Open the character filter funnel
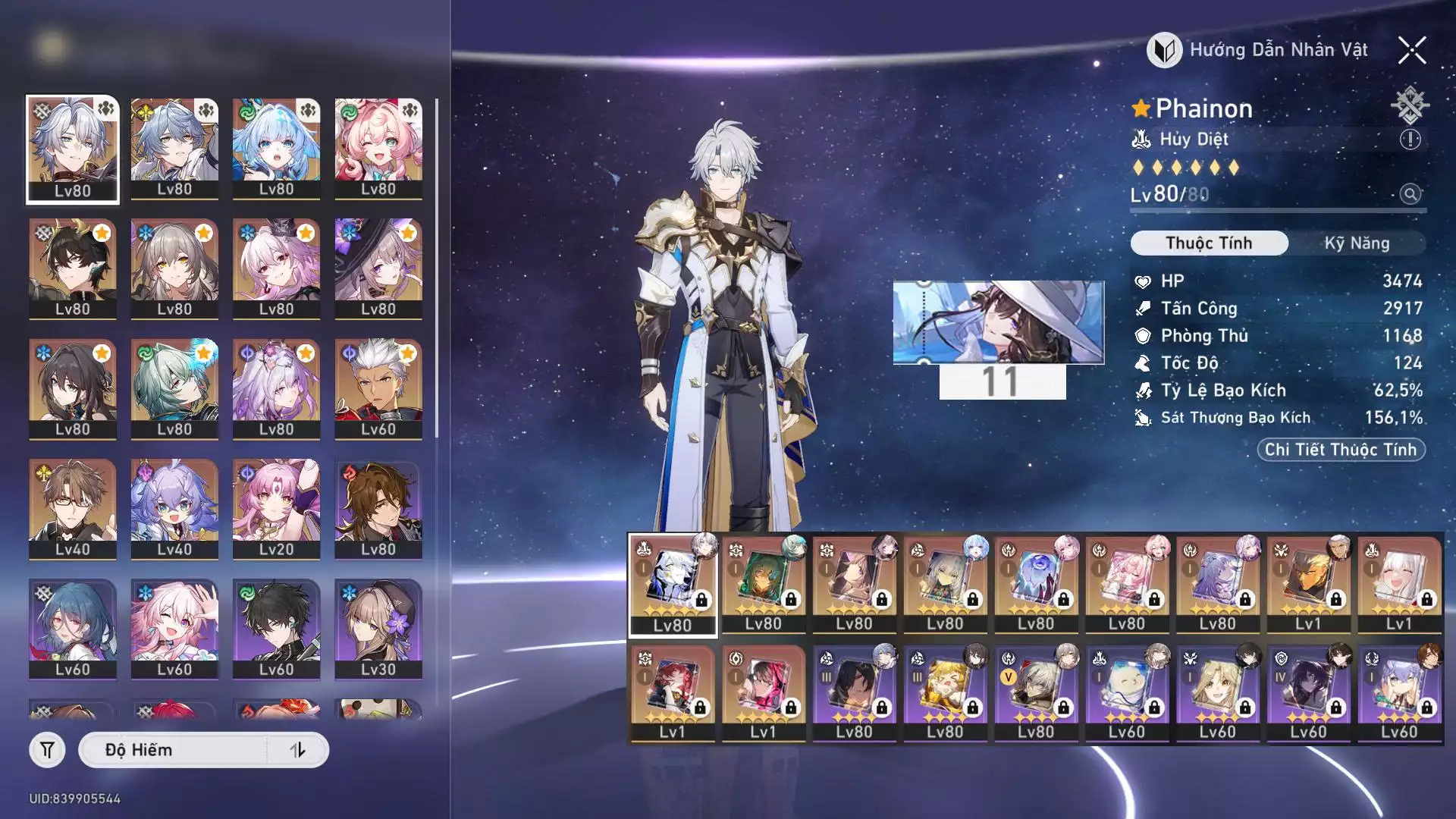 click(47, 750)
